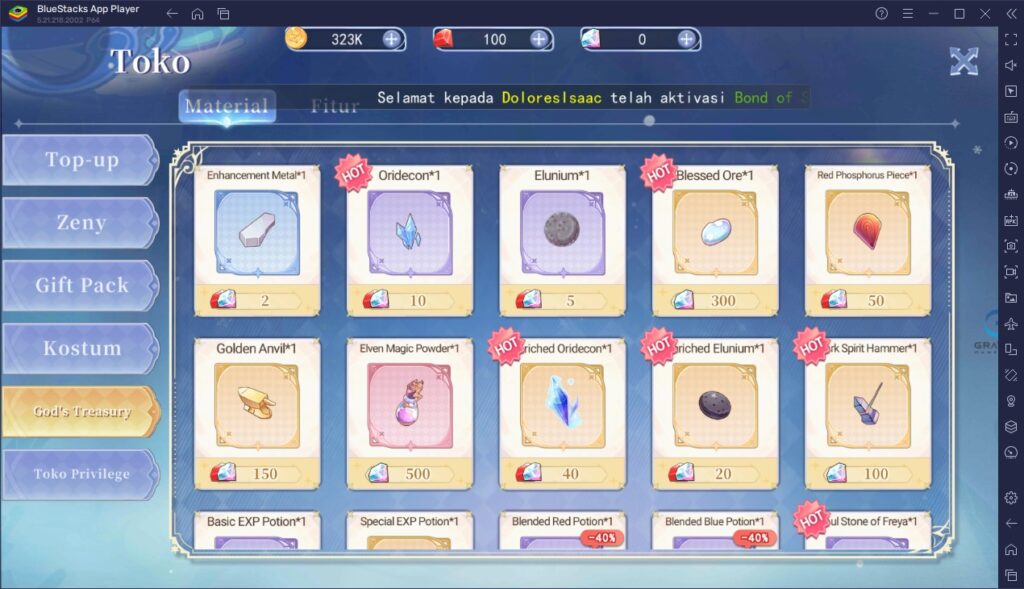The image size is (1024, 589).
Task: Open the Top-up shop category
Action: coord(81,160)
